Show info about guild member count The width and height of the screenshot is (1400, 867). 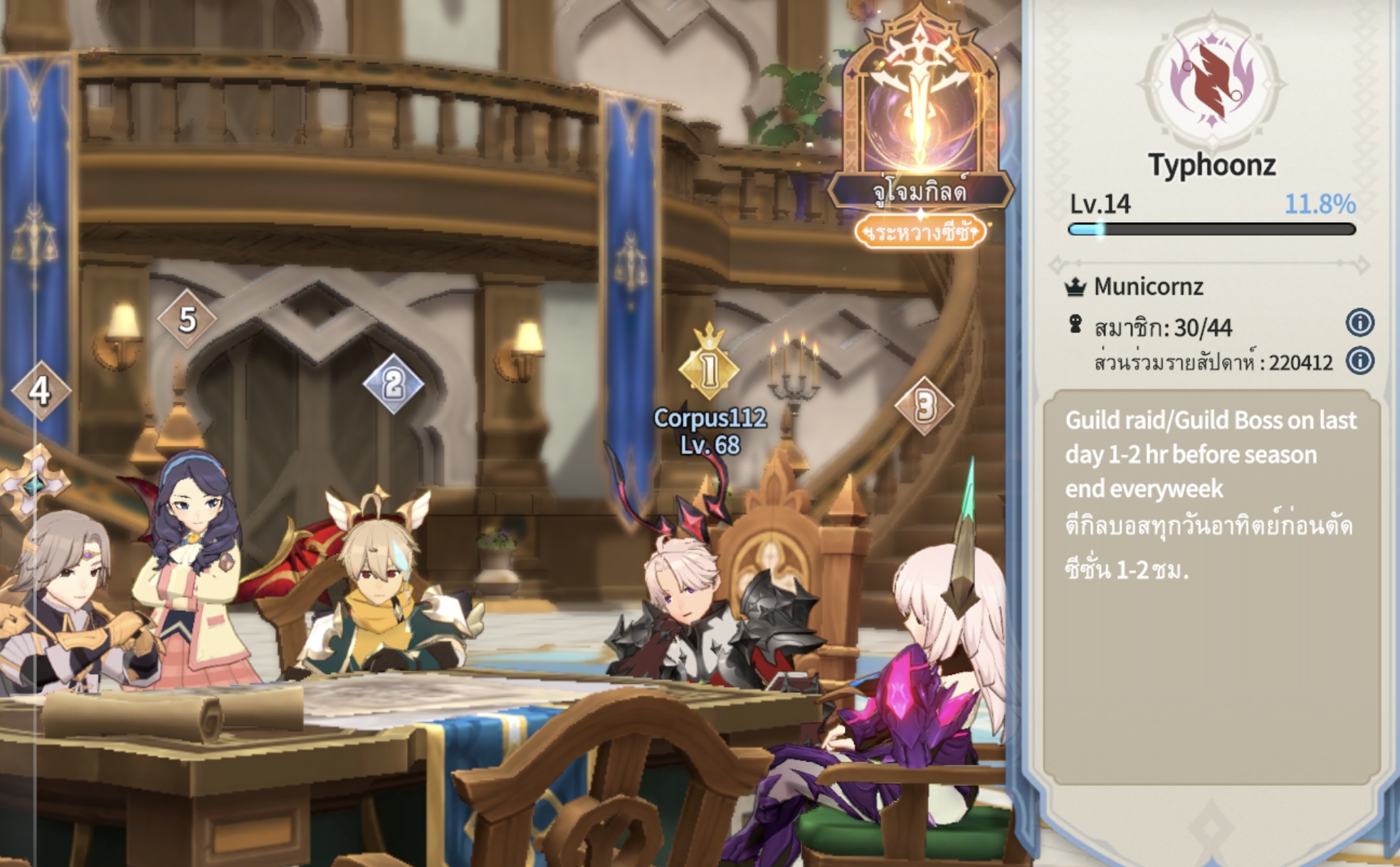1359,323
